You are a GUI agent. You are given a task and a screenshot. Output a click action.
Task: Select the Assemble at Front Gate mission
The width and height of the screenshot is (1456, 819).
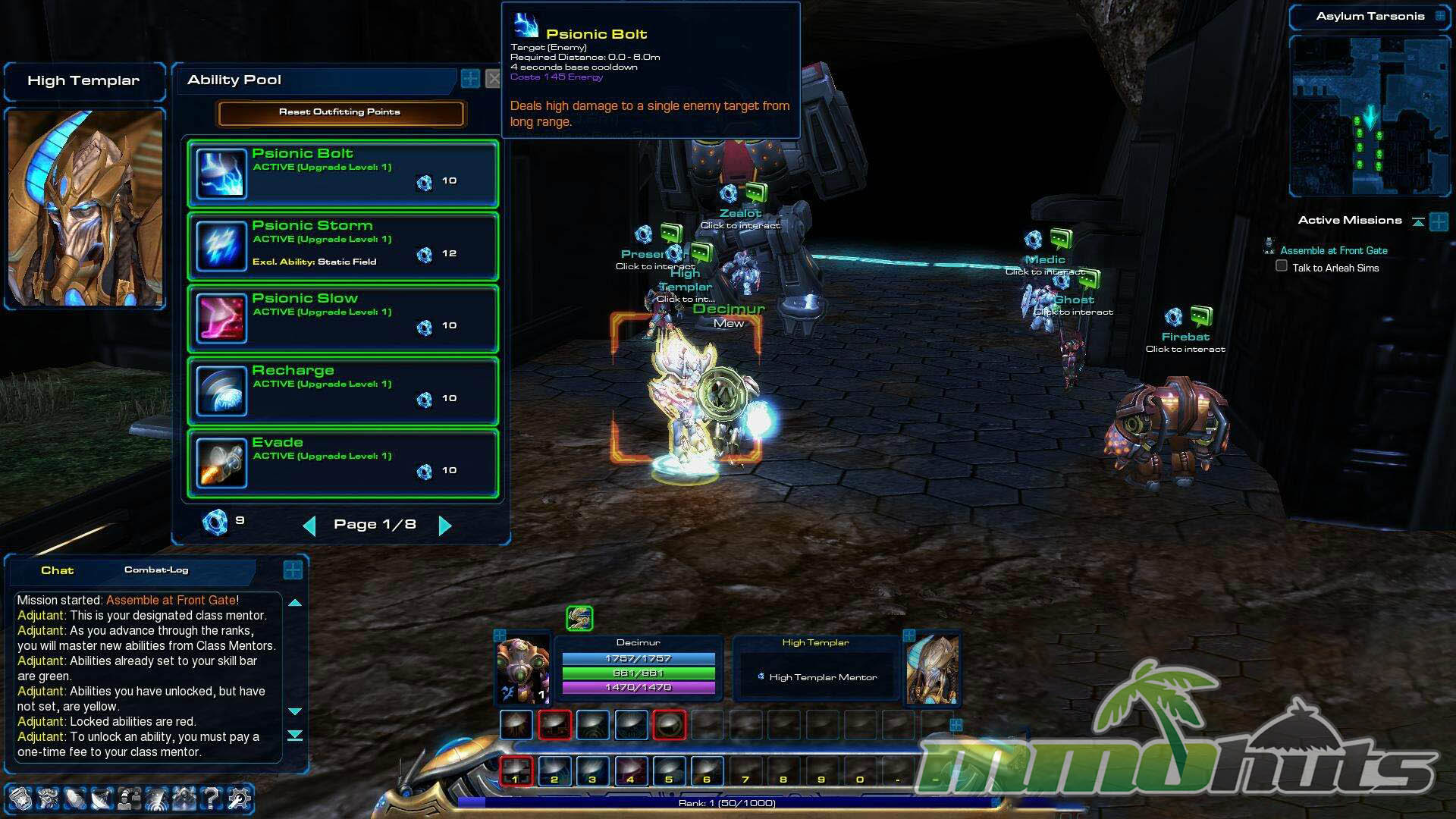(1333, 250)
